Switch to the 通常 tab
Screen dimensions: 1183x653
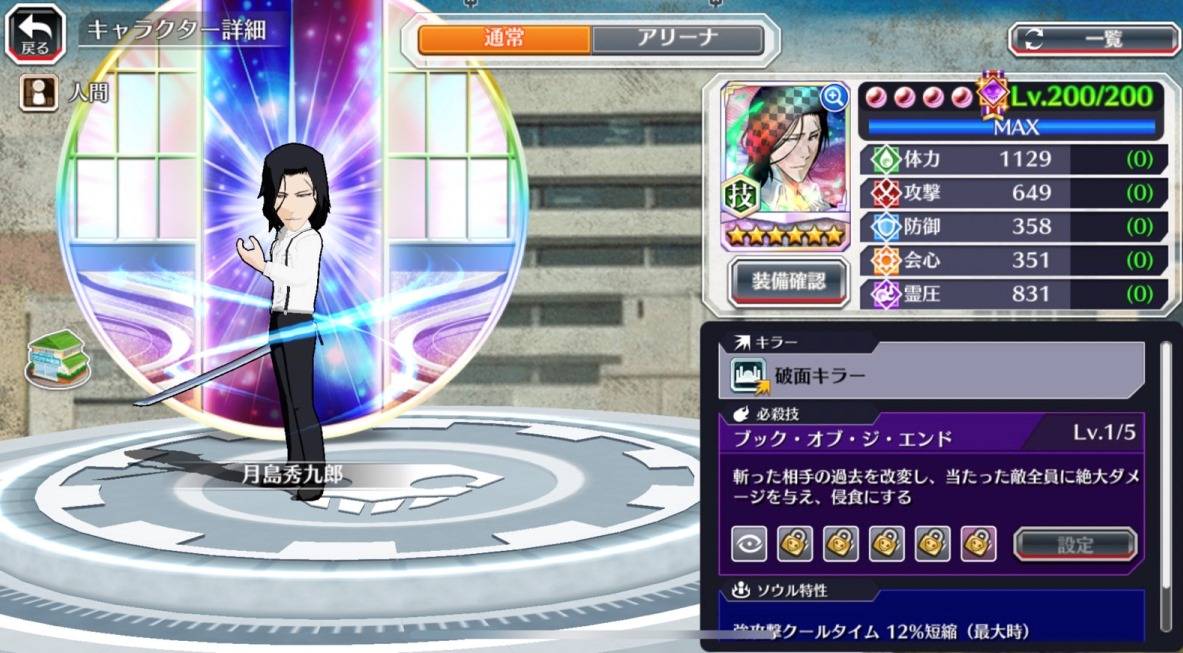(504, 39)
